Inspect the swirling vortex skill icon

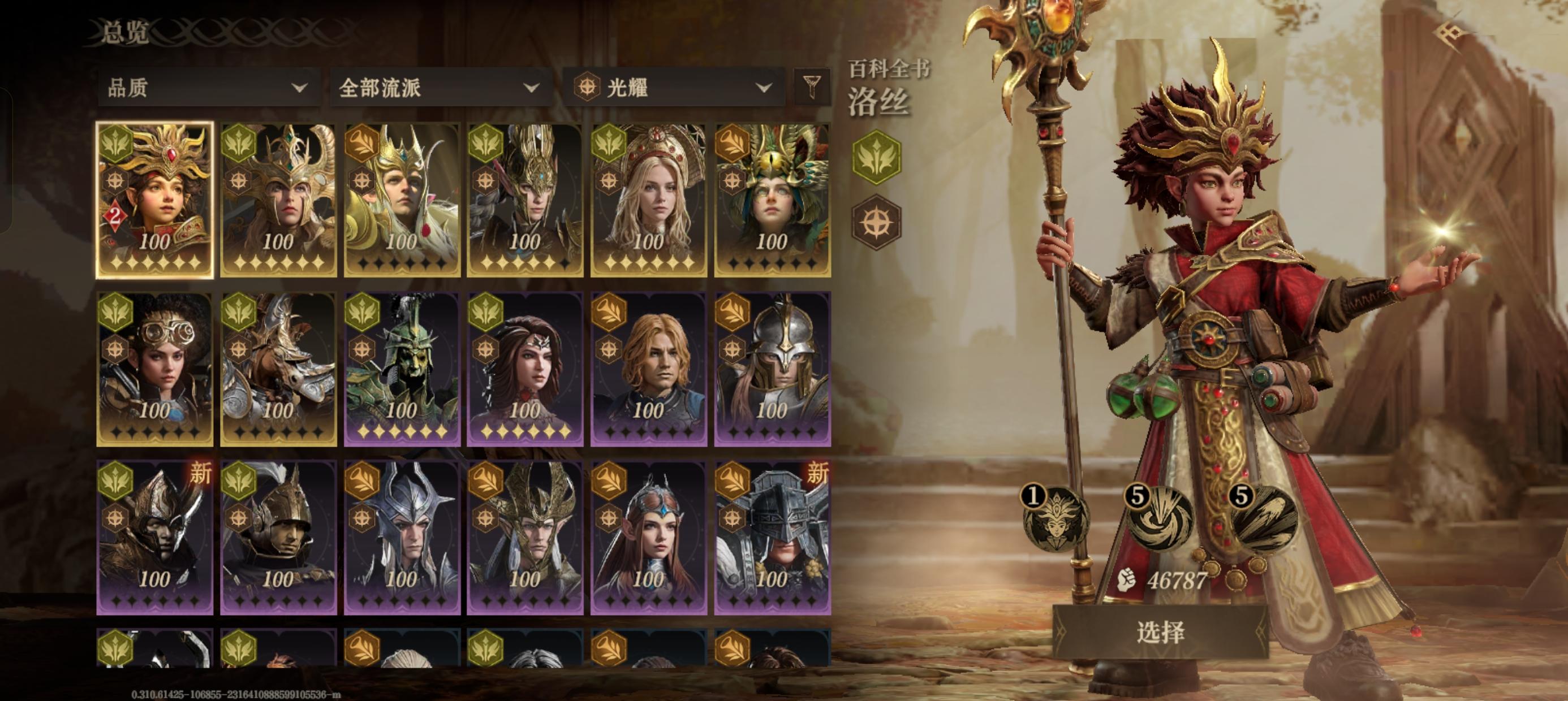pyautogui.click(x=1158, y=518)
